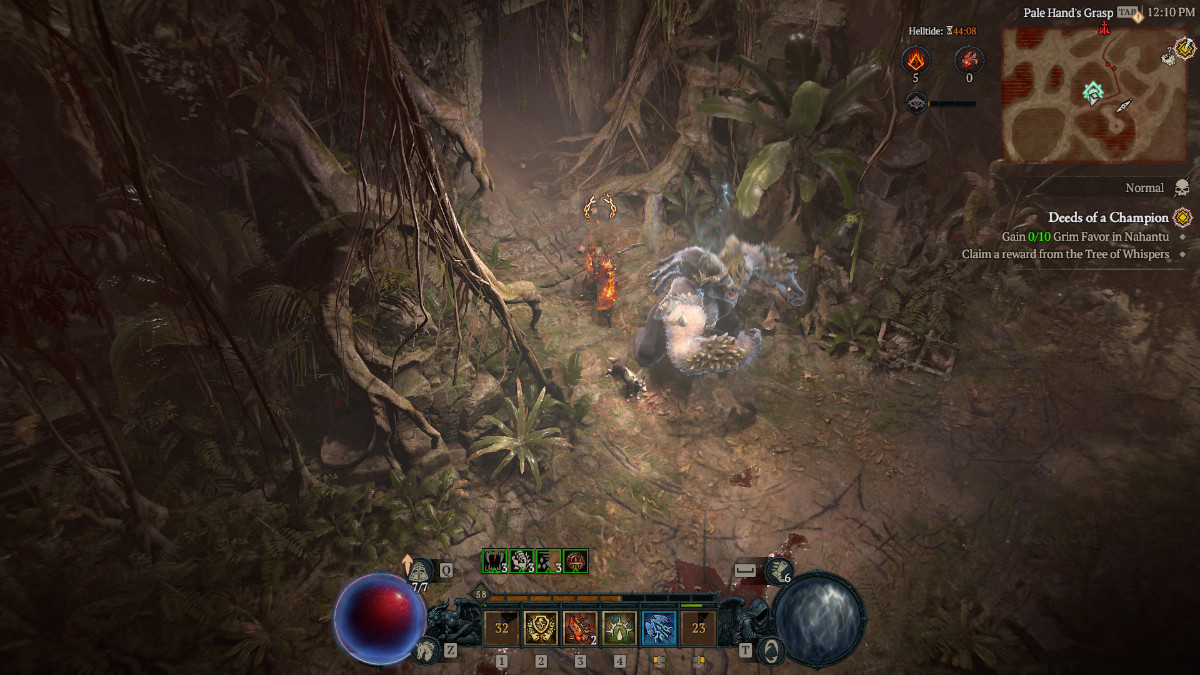This screenshot has height=675, width=1200.
Task: Use the healing potion icon
Action: tap(421, 569)
